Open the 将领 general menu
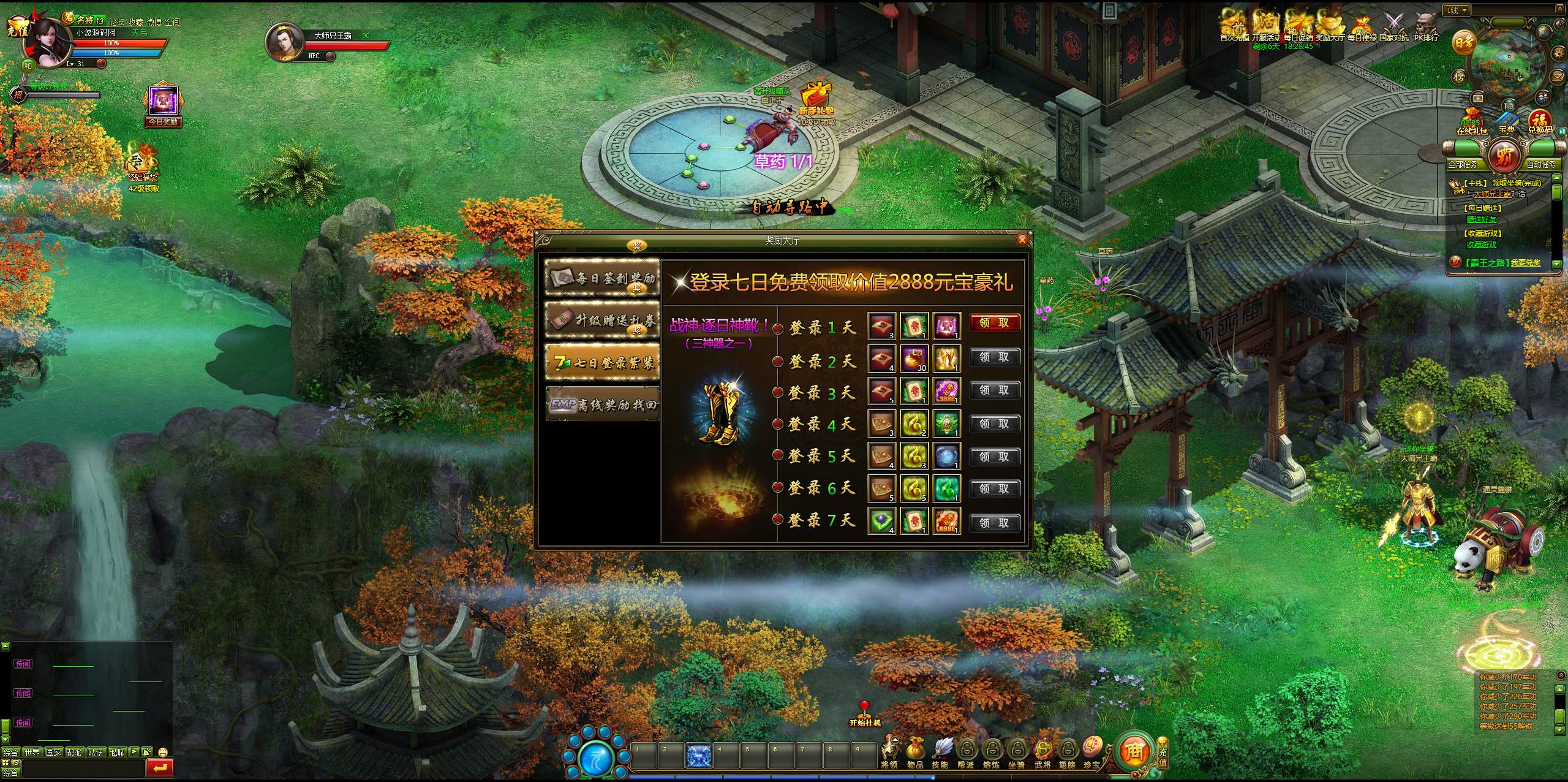The width and height of the screenshot is (1568, 782). click(889, 752)
